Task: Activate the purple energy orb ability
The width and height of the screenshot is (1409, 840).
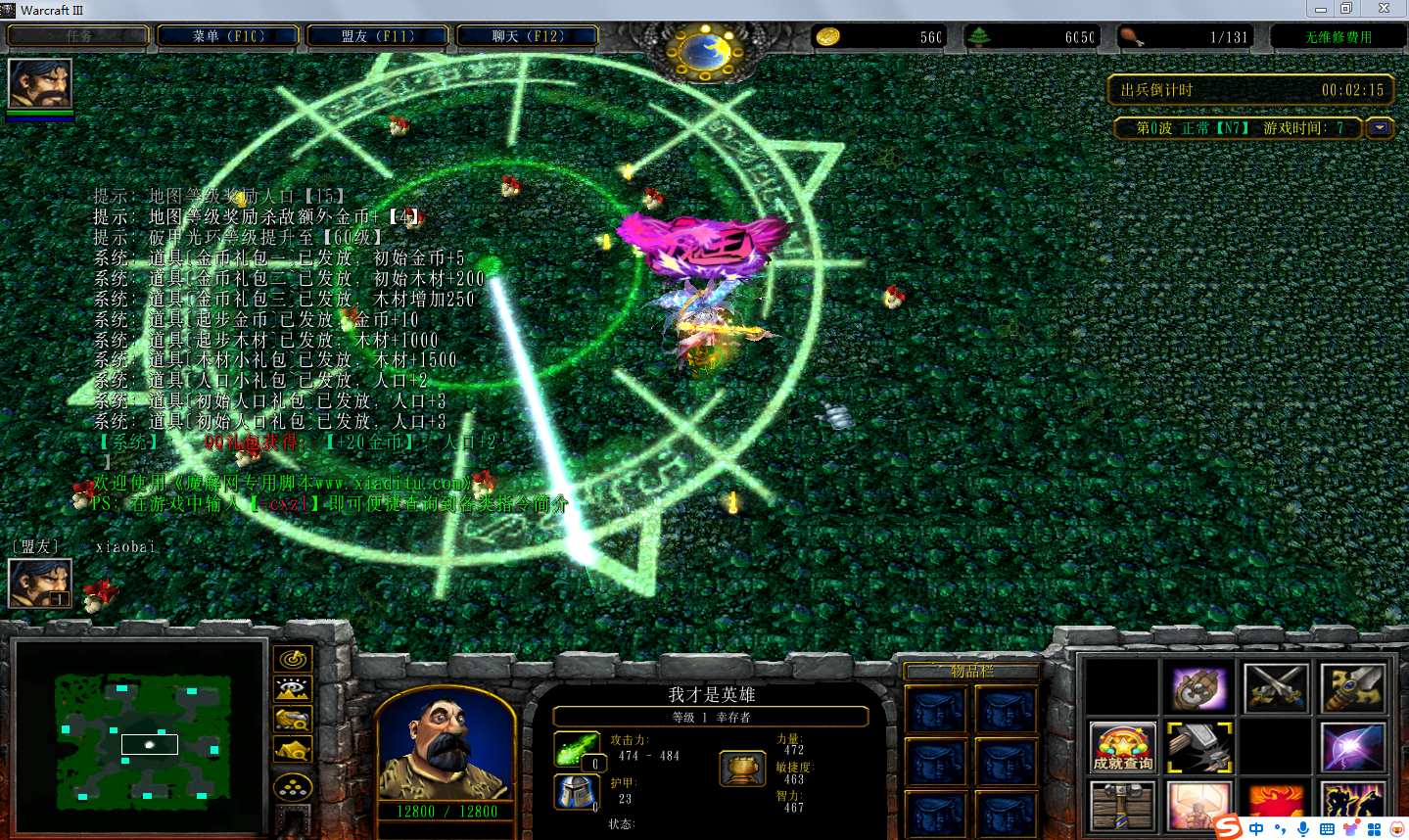Action: pos(1352,747)
